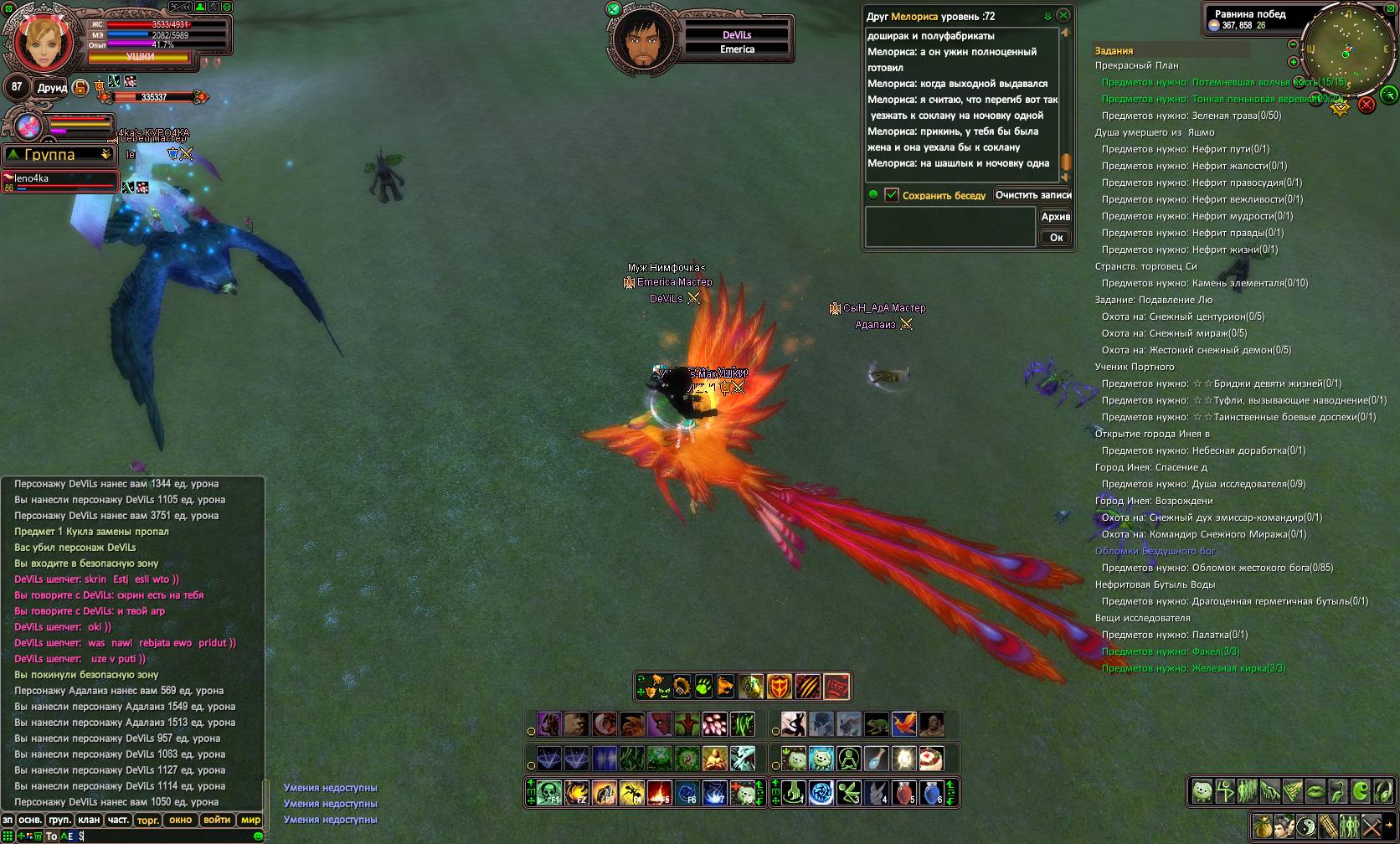This screenshot has height=844, width=1400.
Task: Clear the chat log with Очистить записи
Action: (x=1033, y=195)
